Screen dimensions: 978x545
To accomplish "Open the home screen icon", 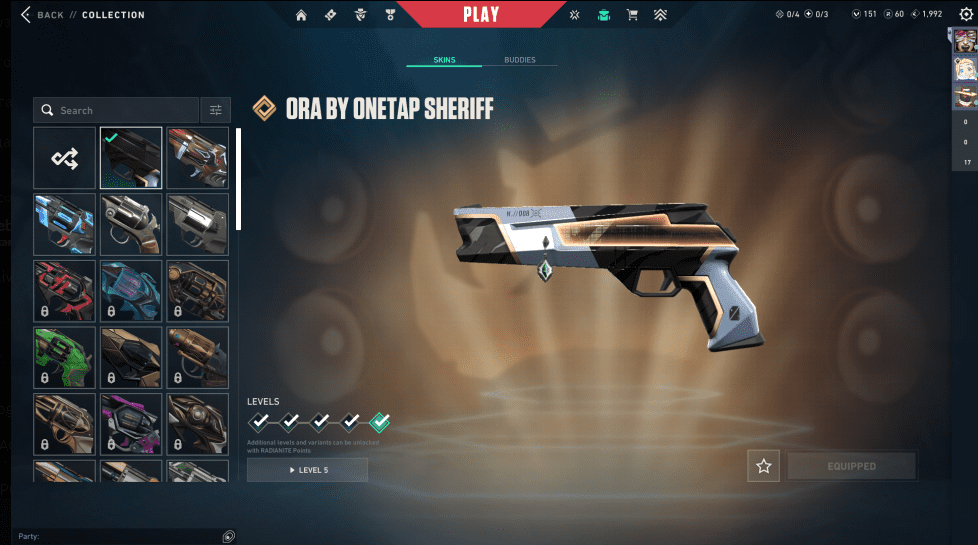I will [x=301, y=15].
